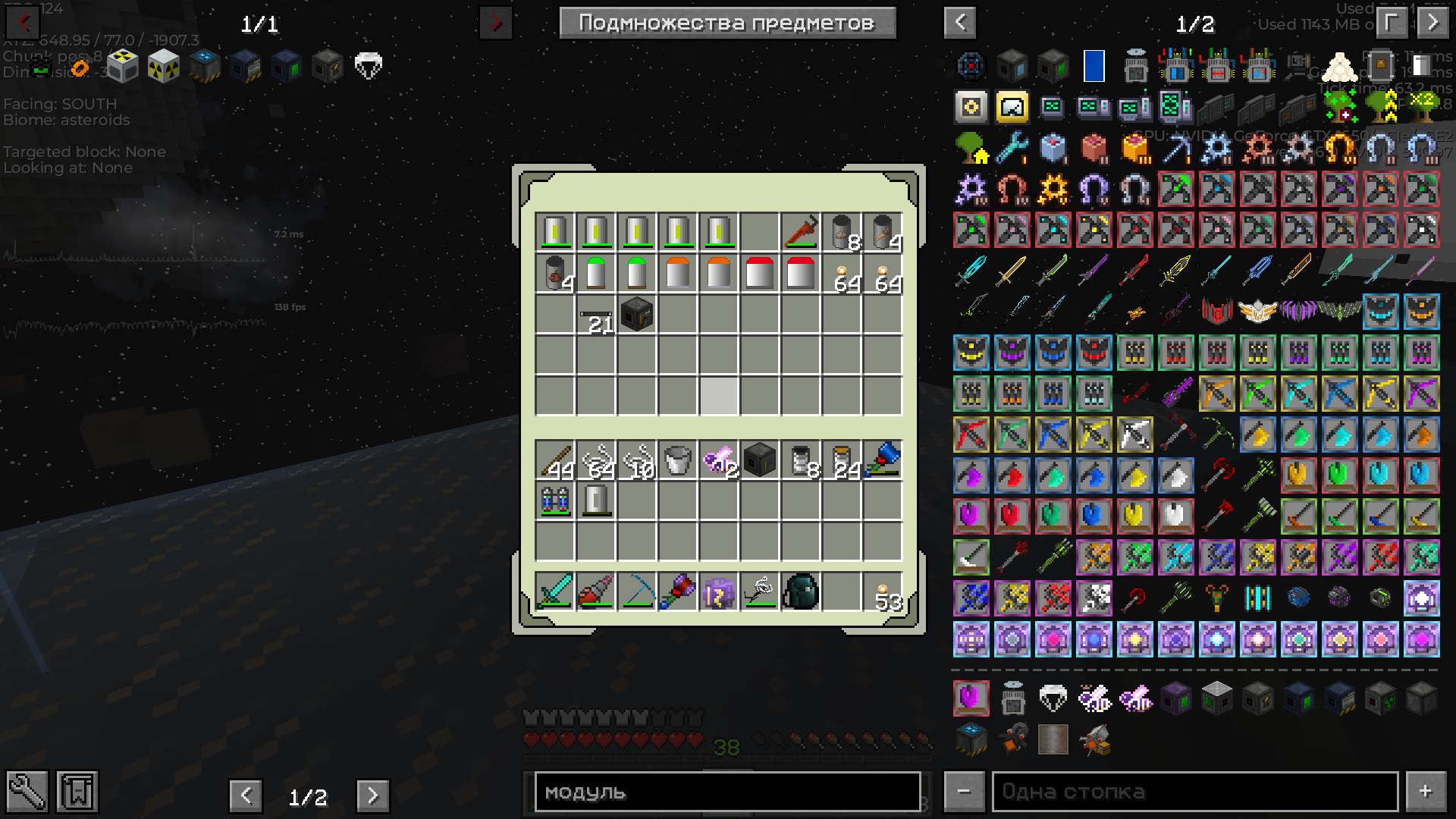Increase the stack quantity with the plus button

point(1425,792)
